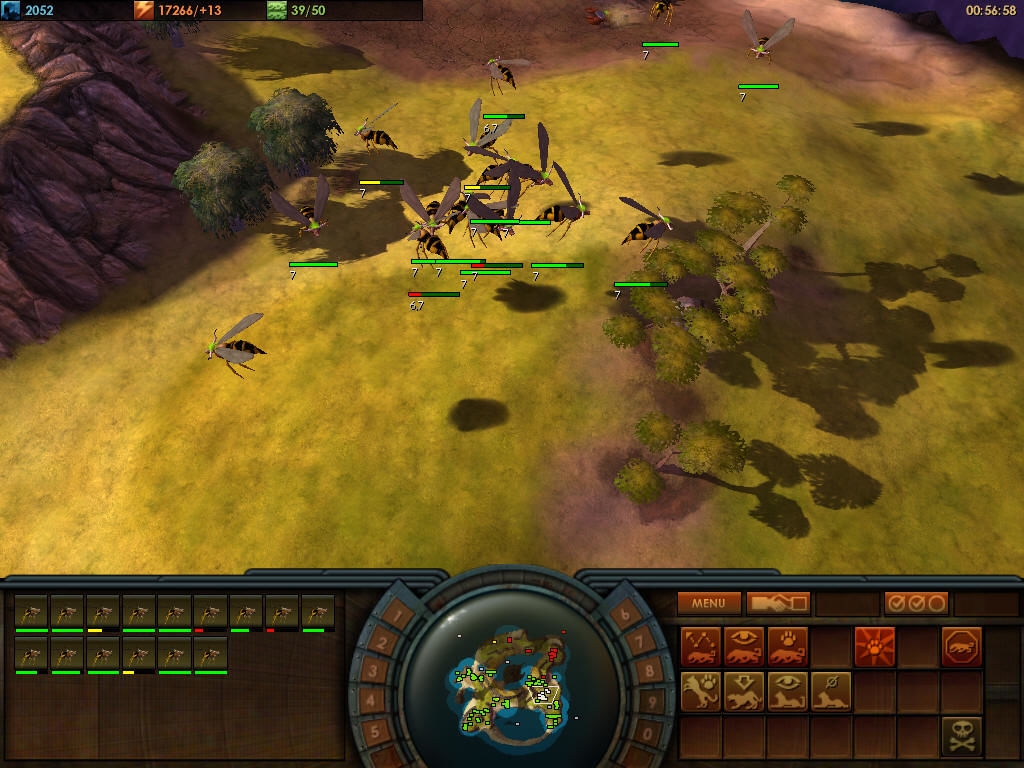This screenshot has width=1024, height=768.
Task: Pick the crossed-circle resting creature command
Action: (831, 691)
